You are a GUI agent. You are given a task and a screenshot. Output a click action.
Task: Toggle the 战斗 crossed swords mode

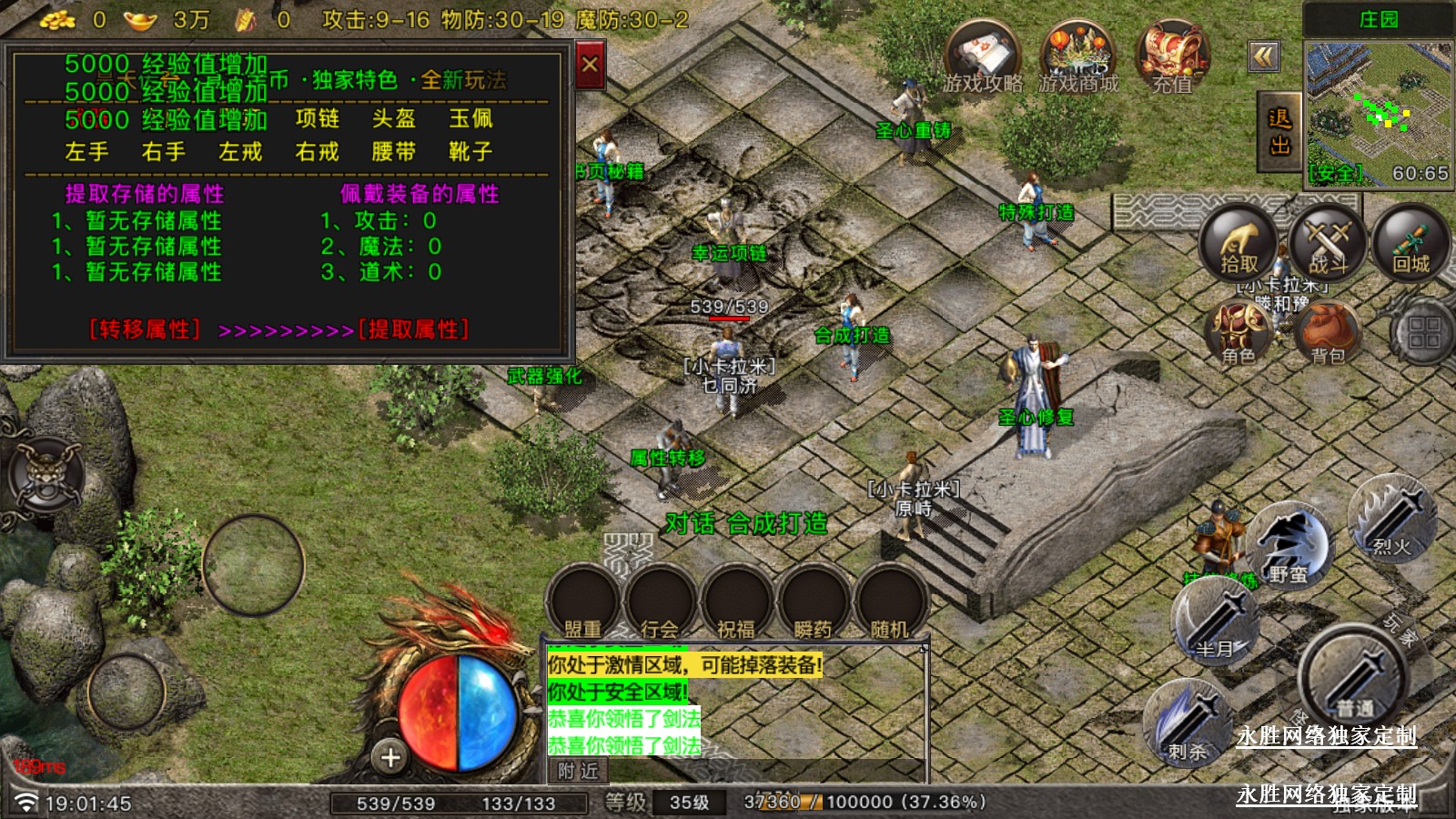point(1327,243)
